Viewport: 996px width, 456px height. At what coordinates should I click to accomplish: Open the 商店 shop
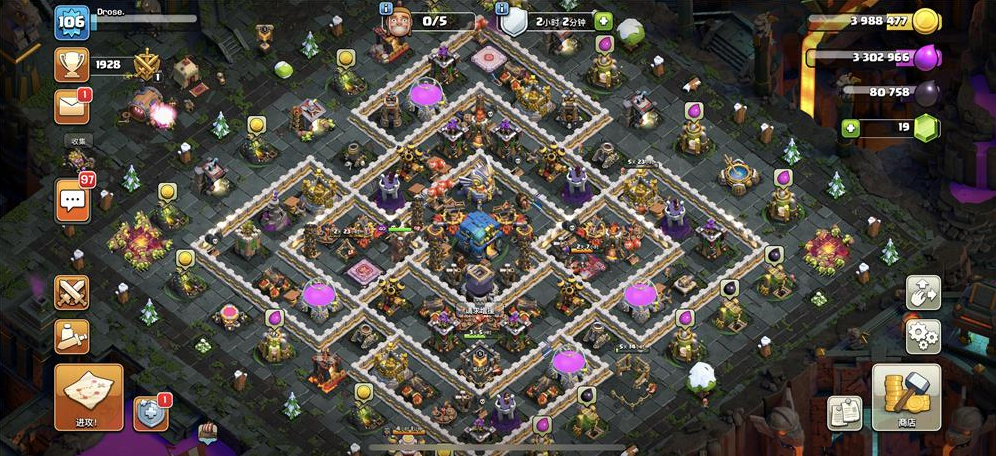click(906, 396)
